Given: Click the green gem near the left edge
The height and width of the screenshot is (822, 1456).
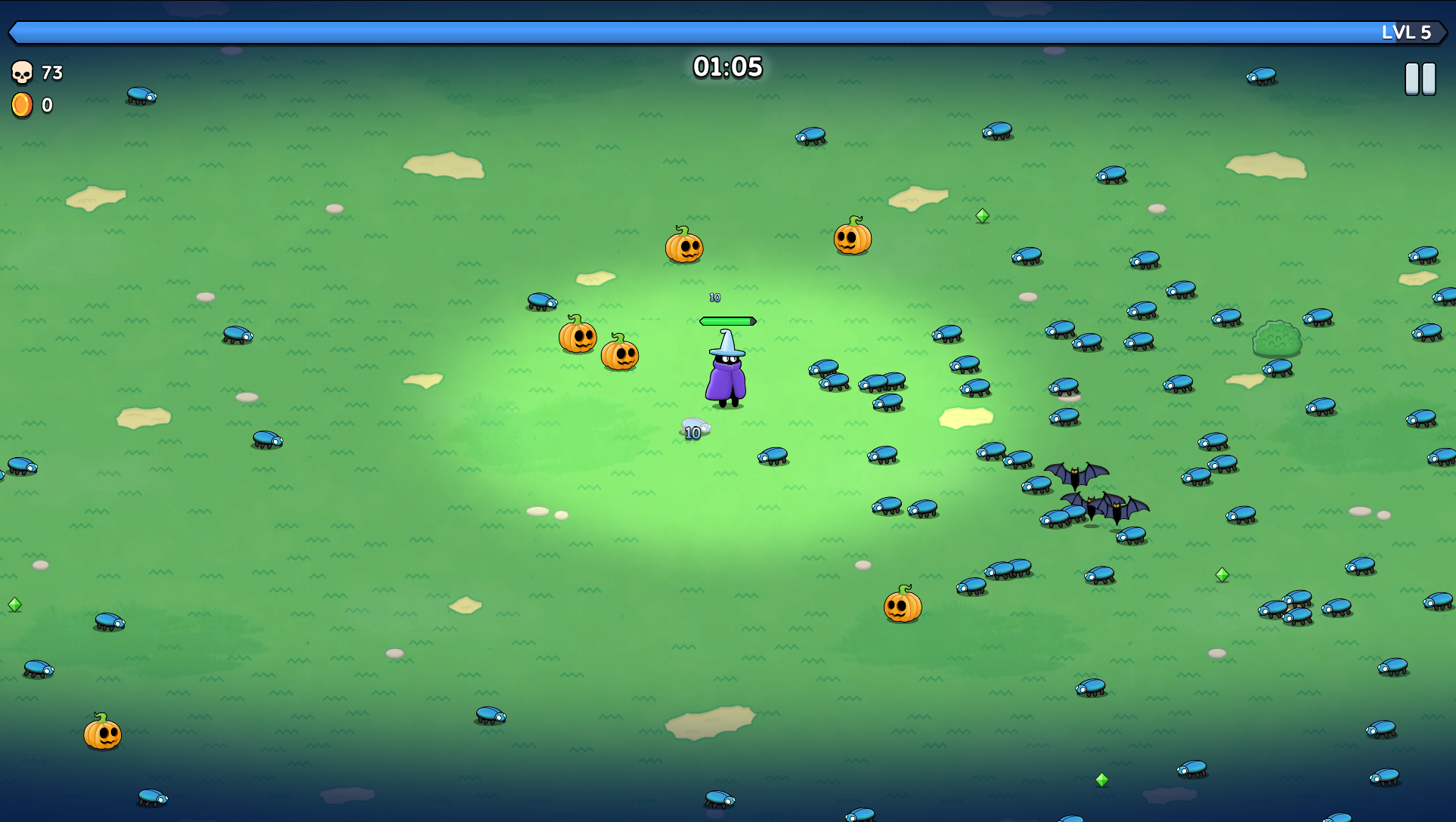Looking at the screenshot, I should (15, 605).
